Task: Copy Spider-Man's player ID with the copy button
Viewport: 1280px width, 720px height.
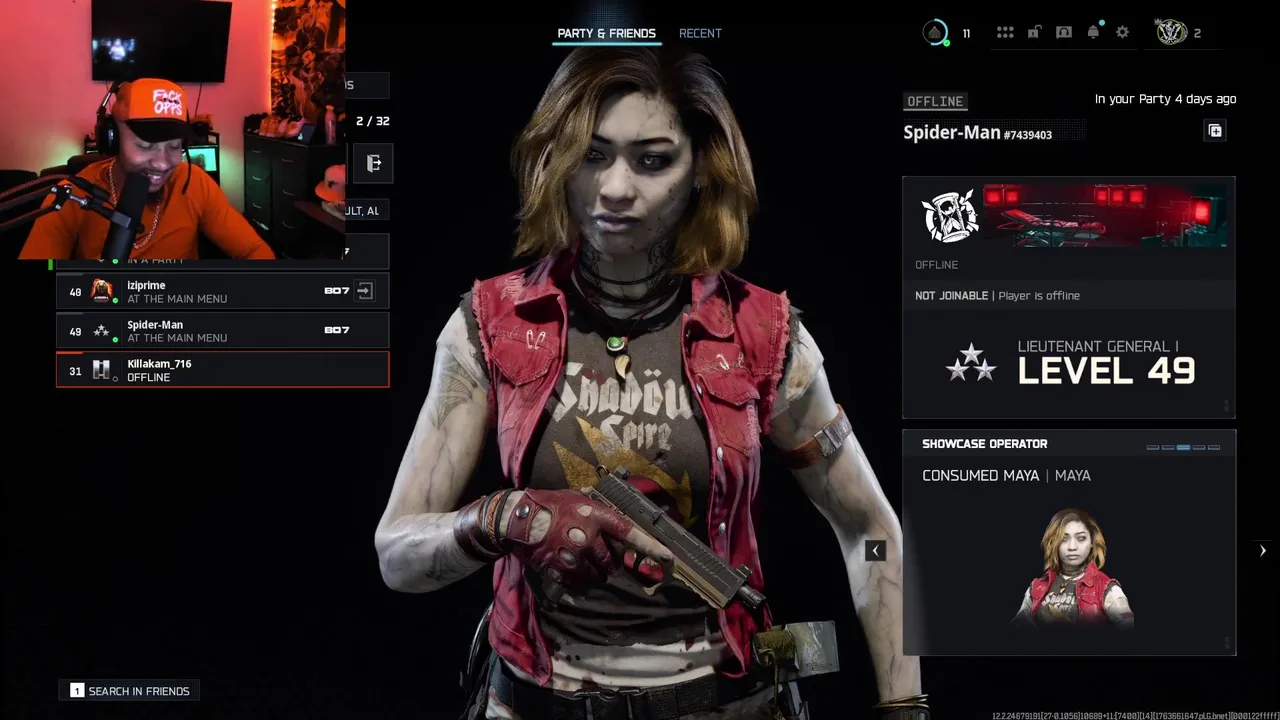Action: click(x=1215, y=131)
